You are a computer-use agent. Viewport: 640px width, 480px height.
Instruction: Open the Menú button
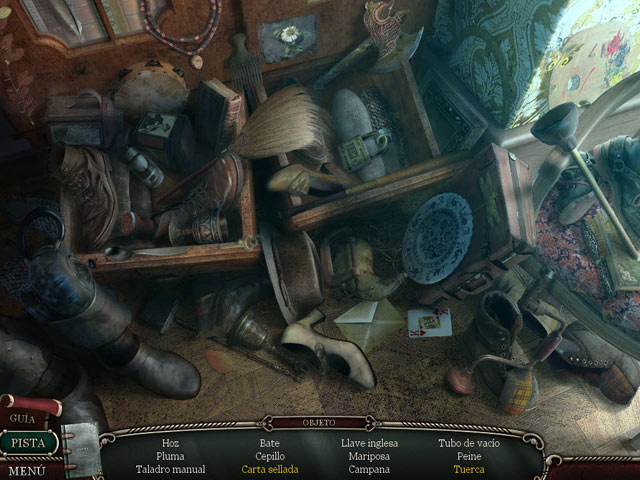coord(26,469)
